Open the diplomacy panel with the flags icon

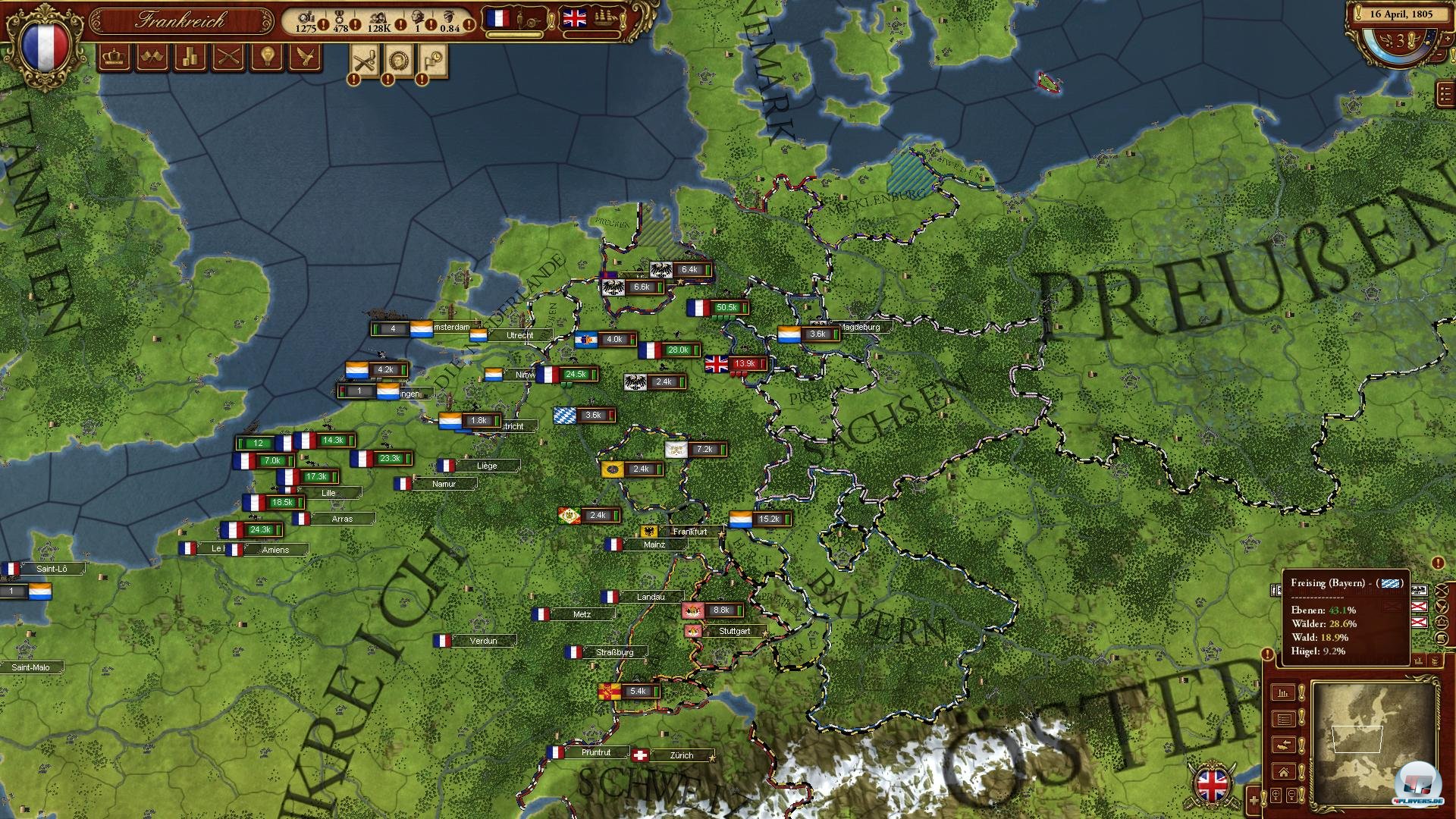151,57
